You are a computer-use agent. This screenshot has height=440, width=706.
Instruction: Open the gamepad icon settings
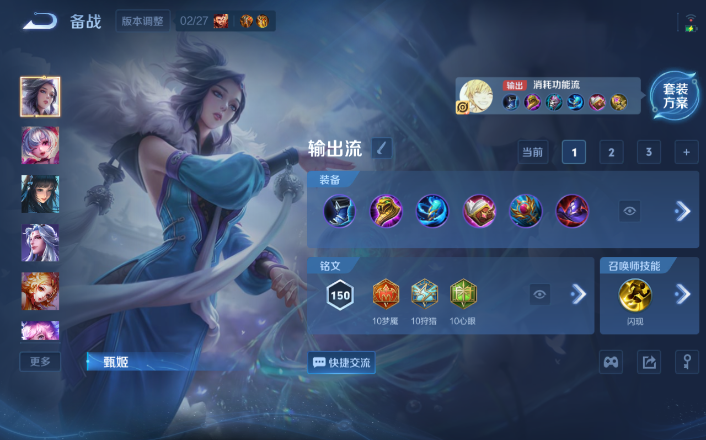coord(611,362)
